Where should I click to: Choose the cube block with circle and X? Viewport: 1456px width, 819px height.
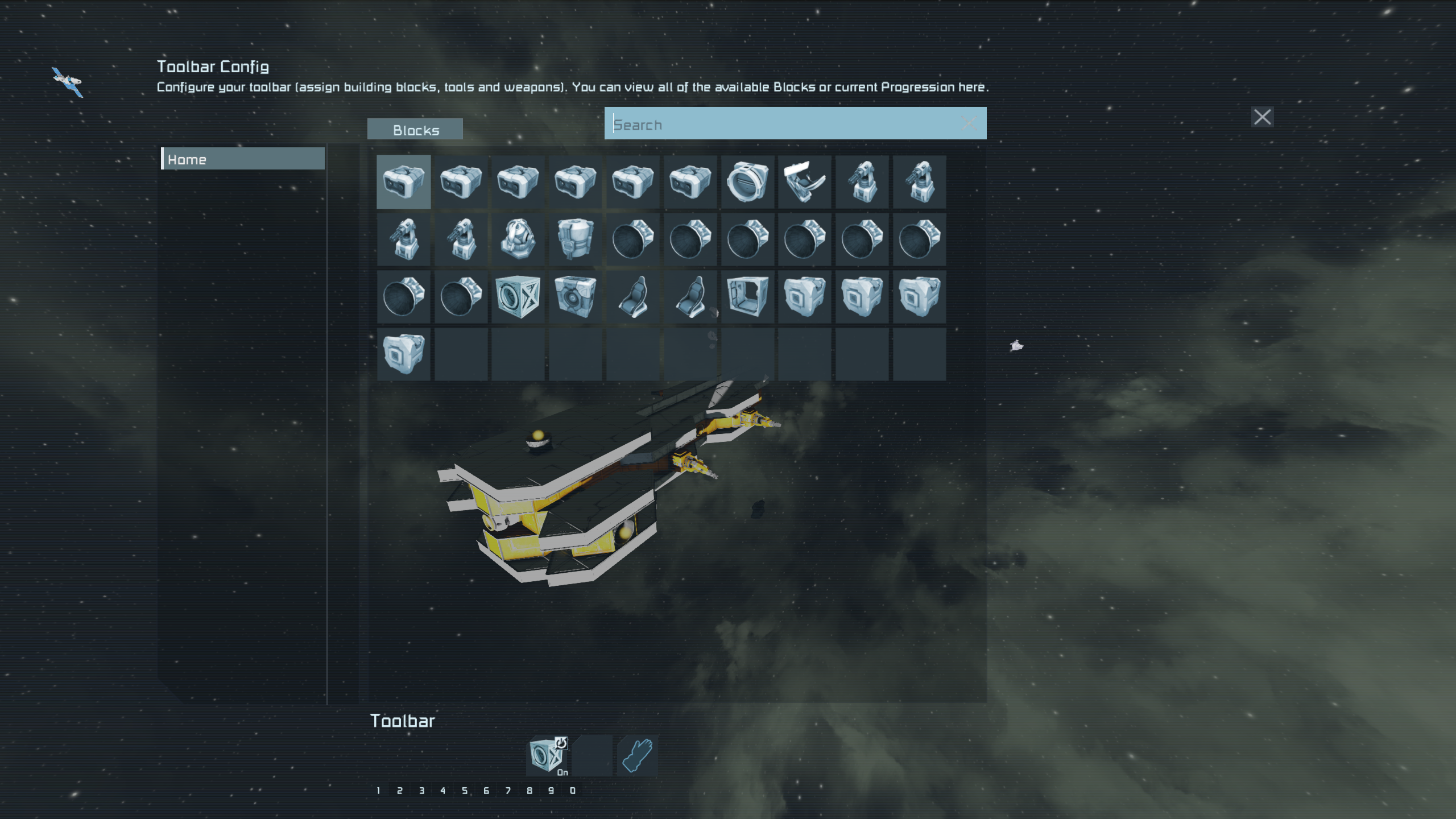(518, 297)
